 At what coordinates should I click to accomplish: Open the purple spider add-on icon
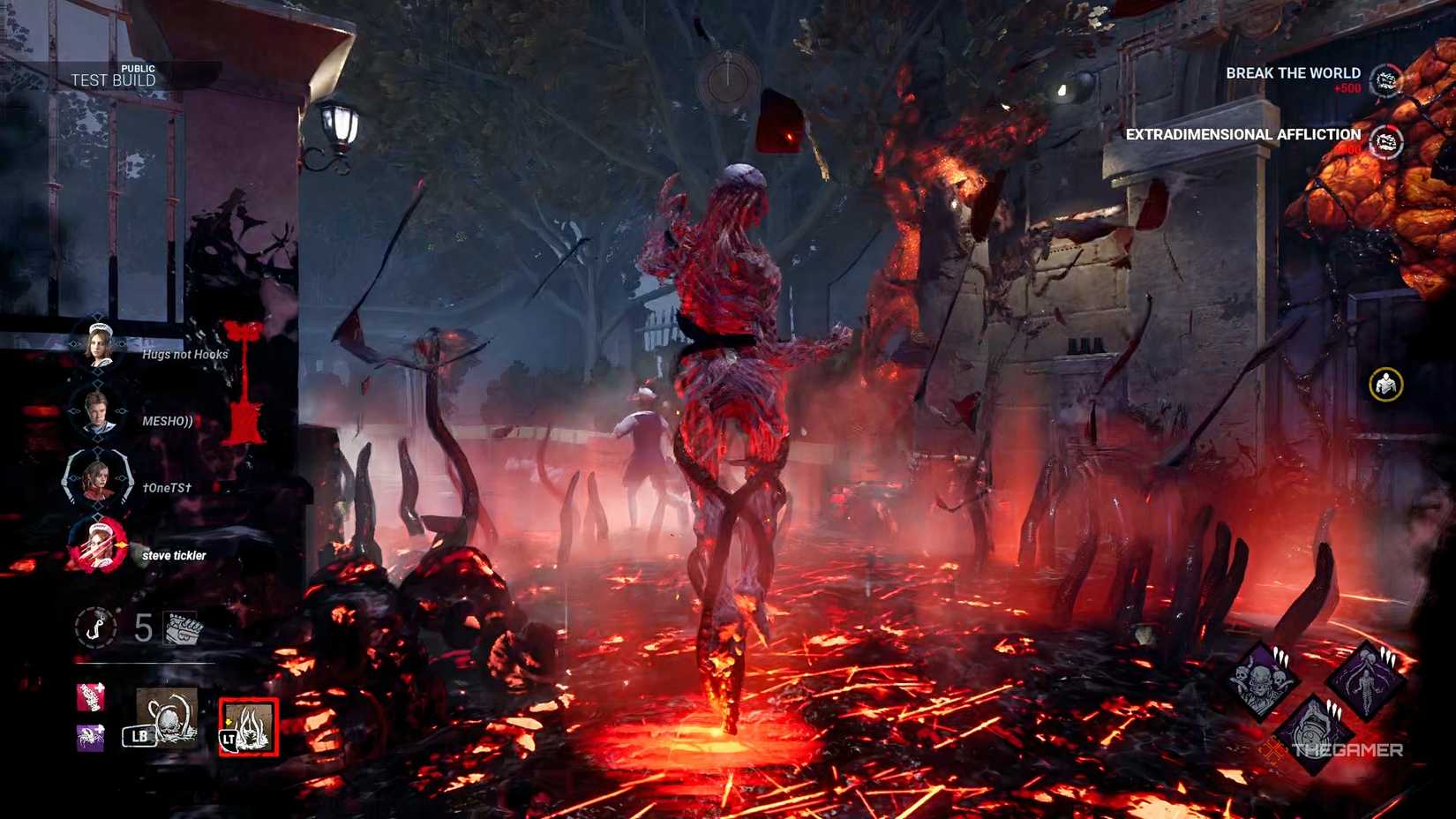click(x=93, y=734)
